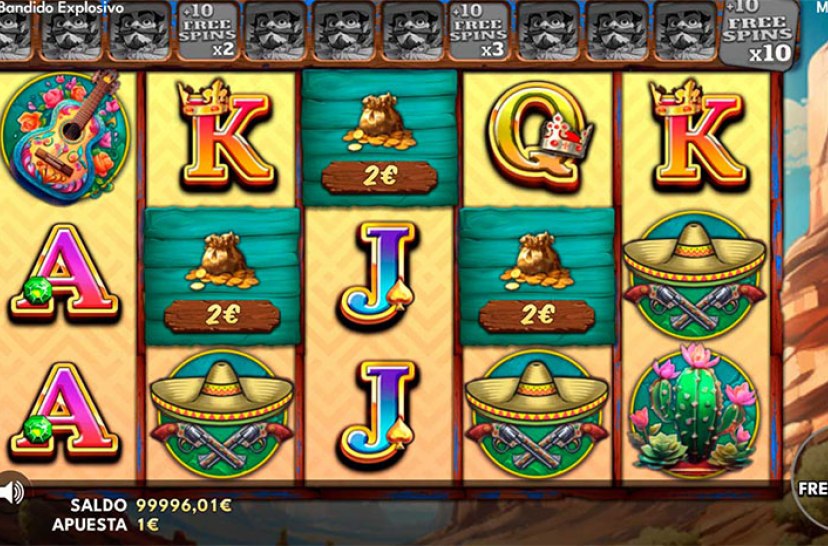828x546 pixels.
Task: Toggle the sound speaker icon
Action: [11, 491]
